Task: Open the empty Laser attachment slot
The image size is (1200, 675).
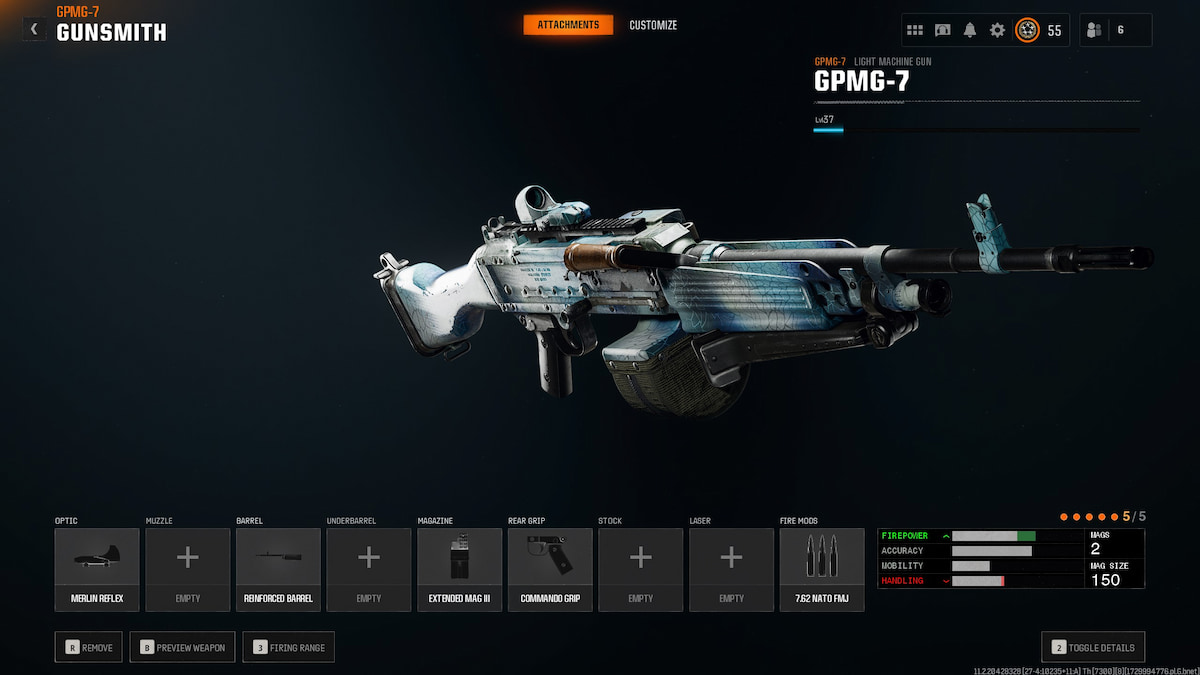Action: 731,569
